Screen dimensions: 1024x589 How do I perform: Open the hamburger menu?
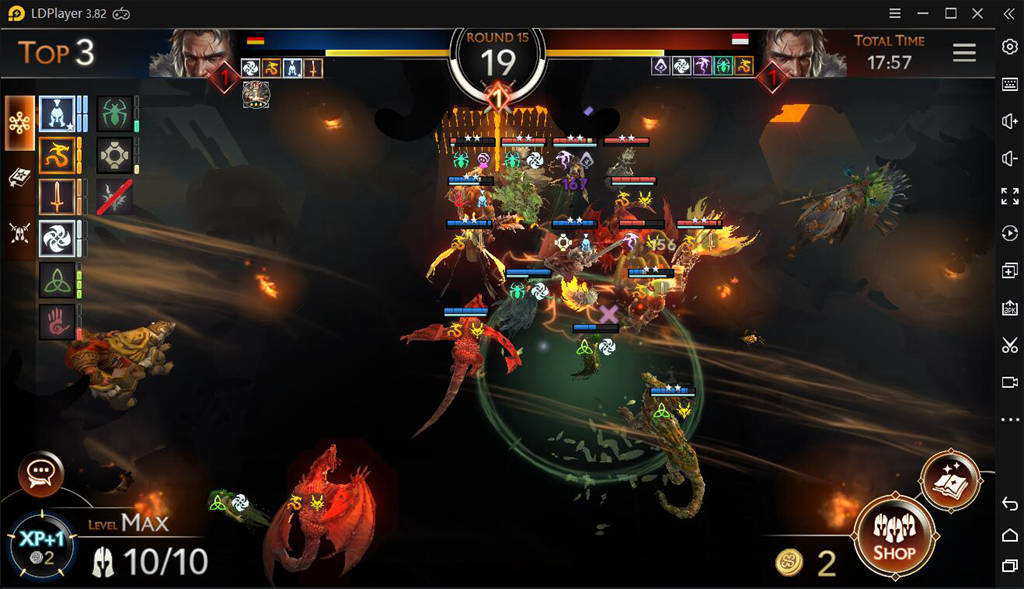(x=964, y=53)
